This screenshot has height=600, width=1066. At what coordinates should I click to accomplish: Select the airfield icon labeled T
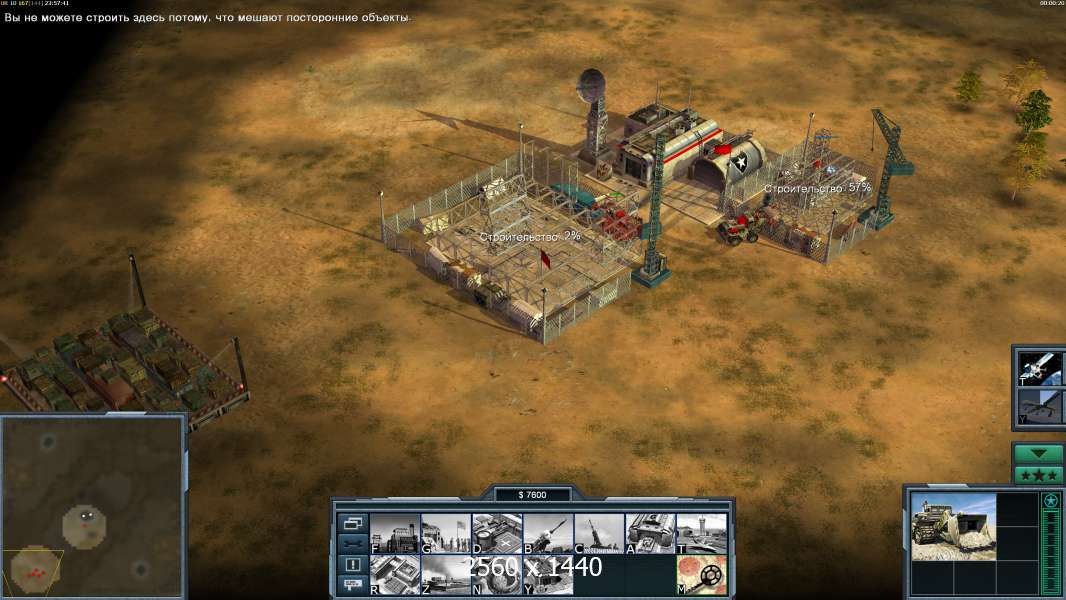(x=701, y=533)
